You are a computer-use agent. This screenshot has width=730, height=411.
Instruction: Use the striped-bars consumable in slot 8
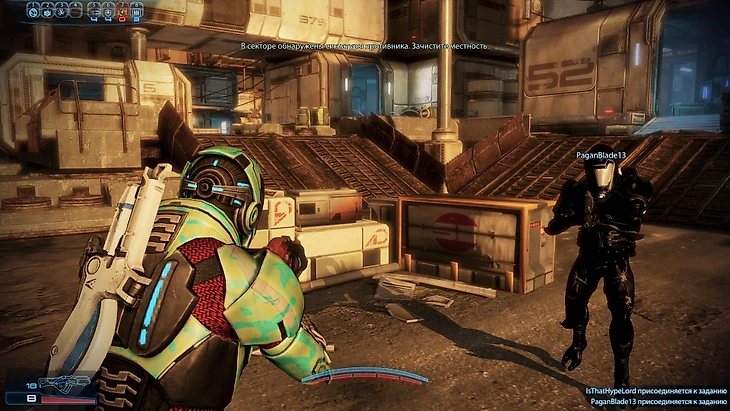click(137, 11)
